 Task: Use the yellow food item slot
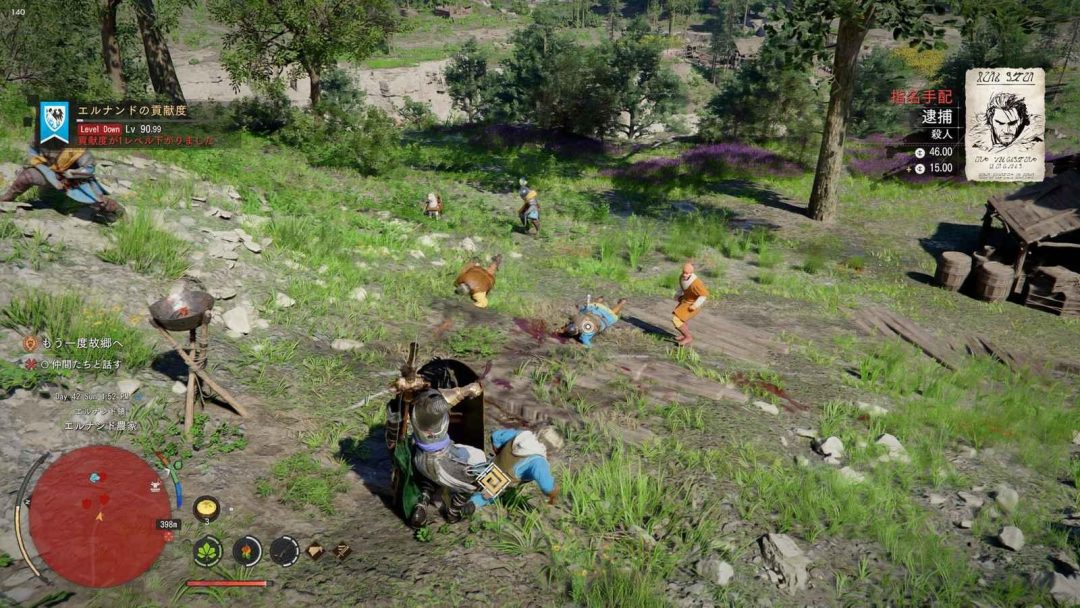(x=206, y=508)
